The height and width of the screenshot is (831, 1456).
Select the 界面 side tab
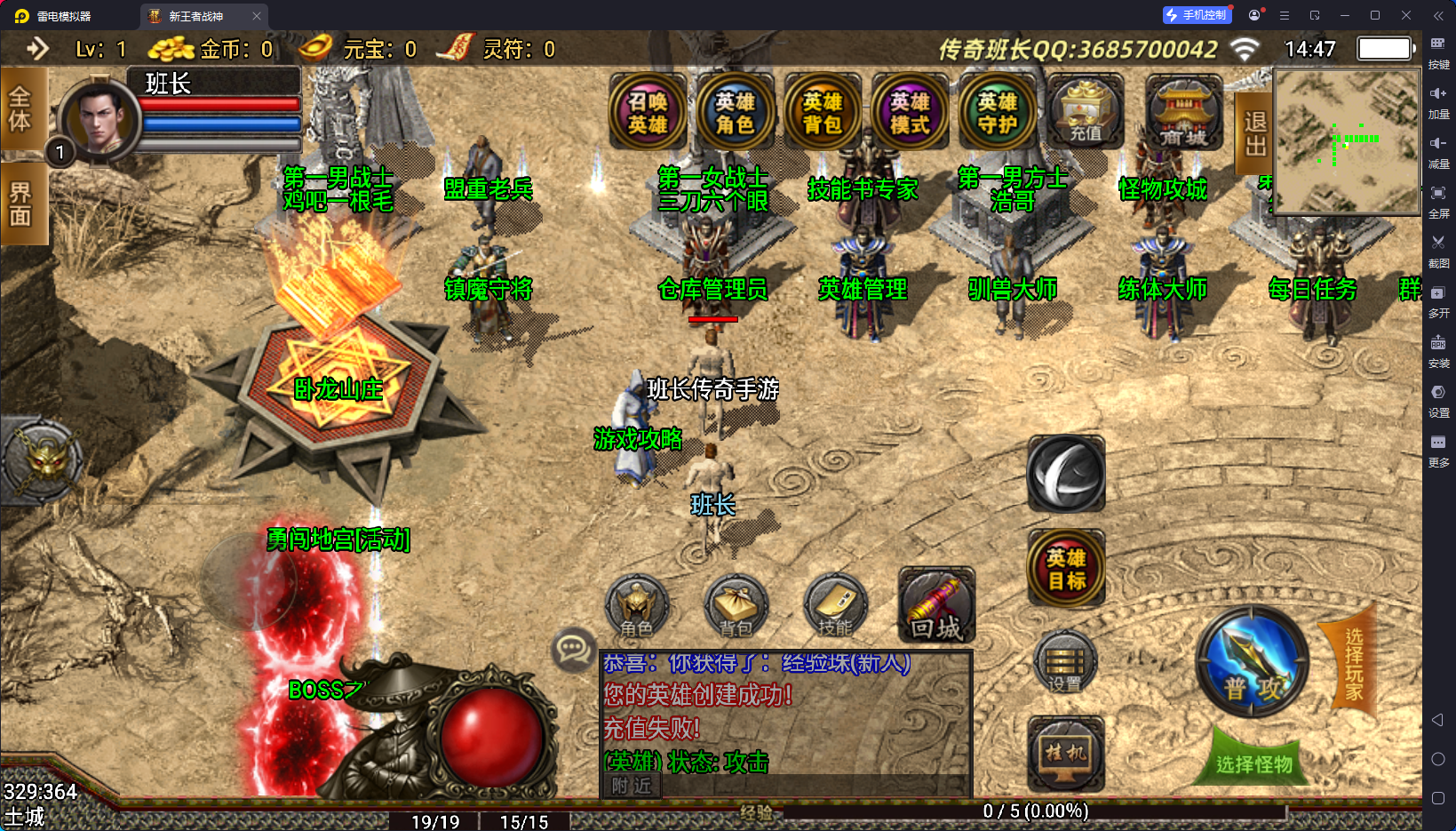tap(21, 204)
